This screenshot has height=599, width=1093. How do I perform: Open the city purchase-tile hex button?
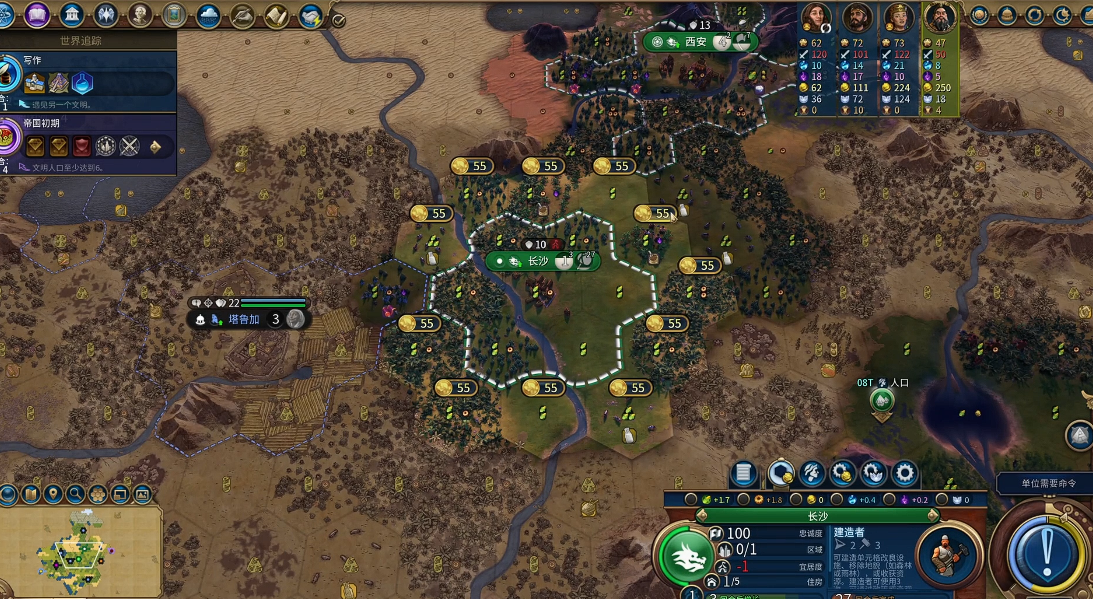point(781,473)
